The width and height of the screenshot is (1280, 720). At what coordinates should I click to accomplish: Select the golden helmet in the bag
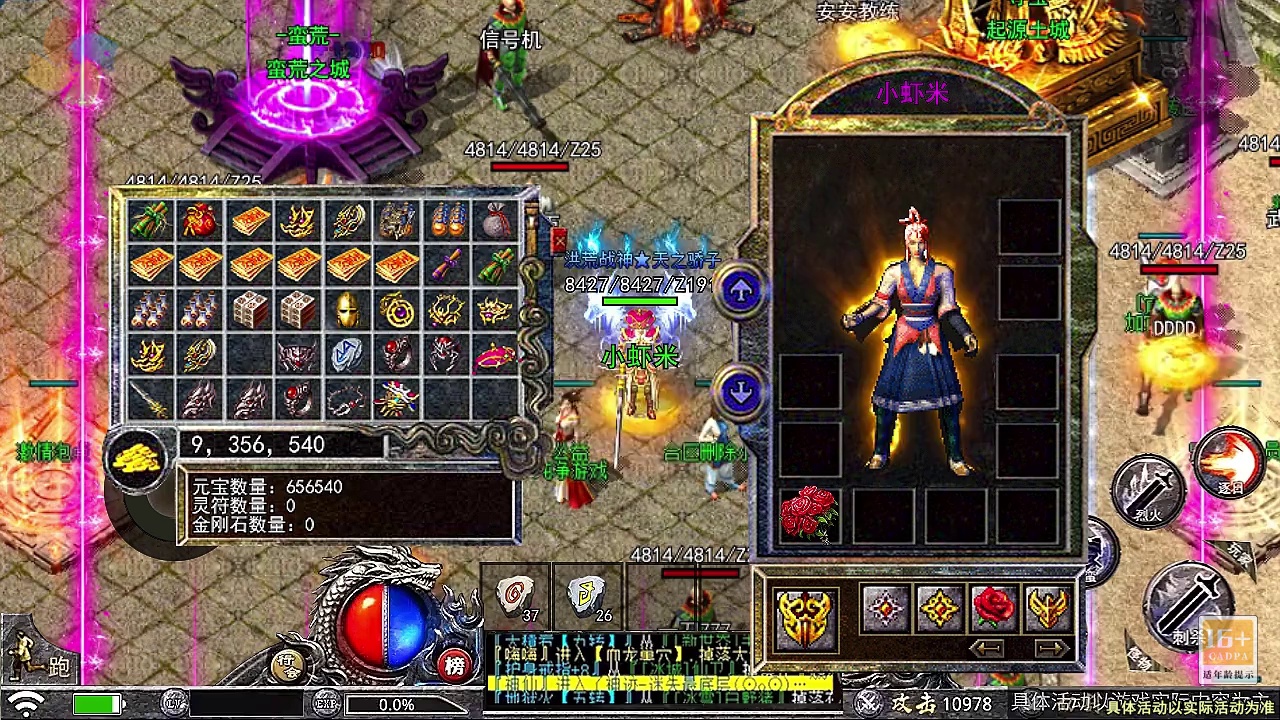pos(347,310)
